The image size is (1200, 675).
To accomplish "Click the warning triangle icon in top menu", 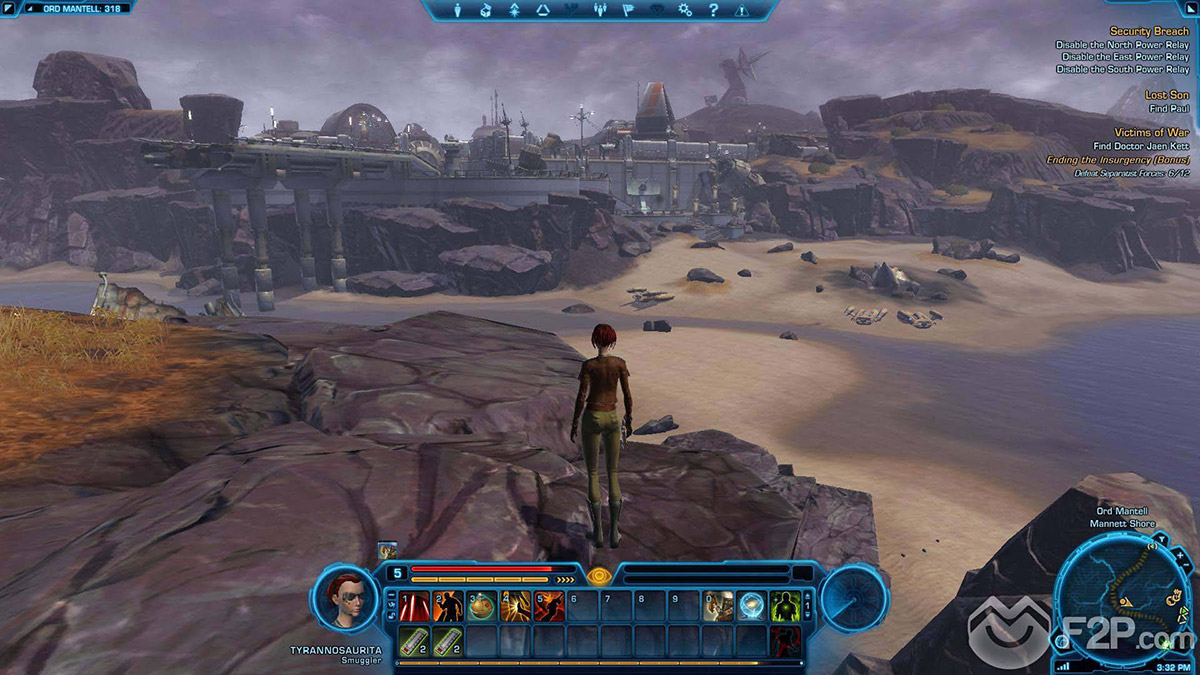I will pos(742,10).
